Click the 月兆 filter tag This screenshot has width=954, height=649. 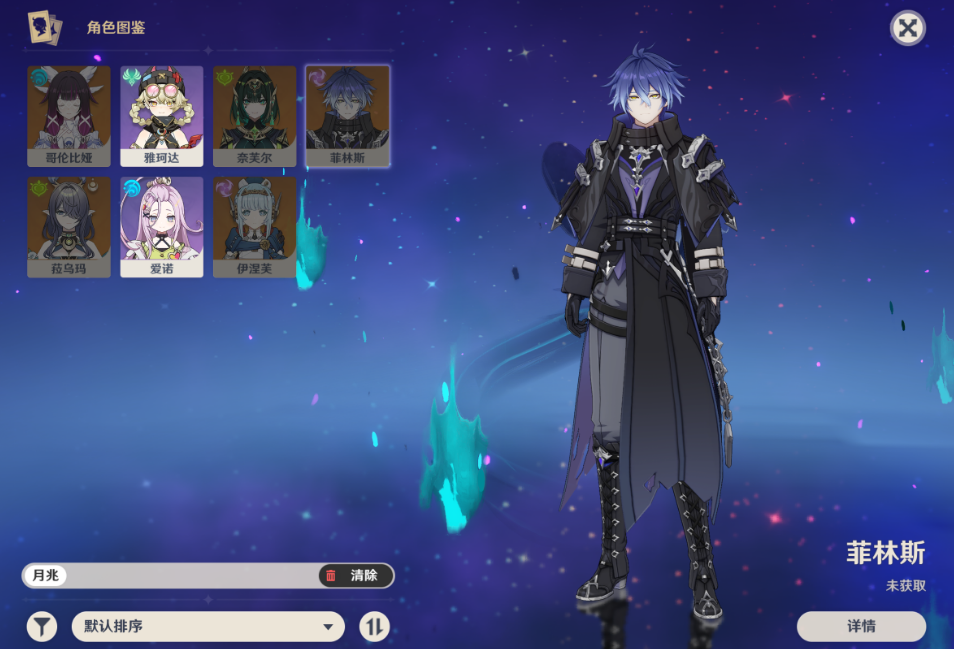(x=45, y=576)
